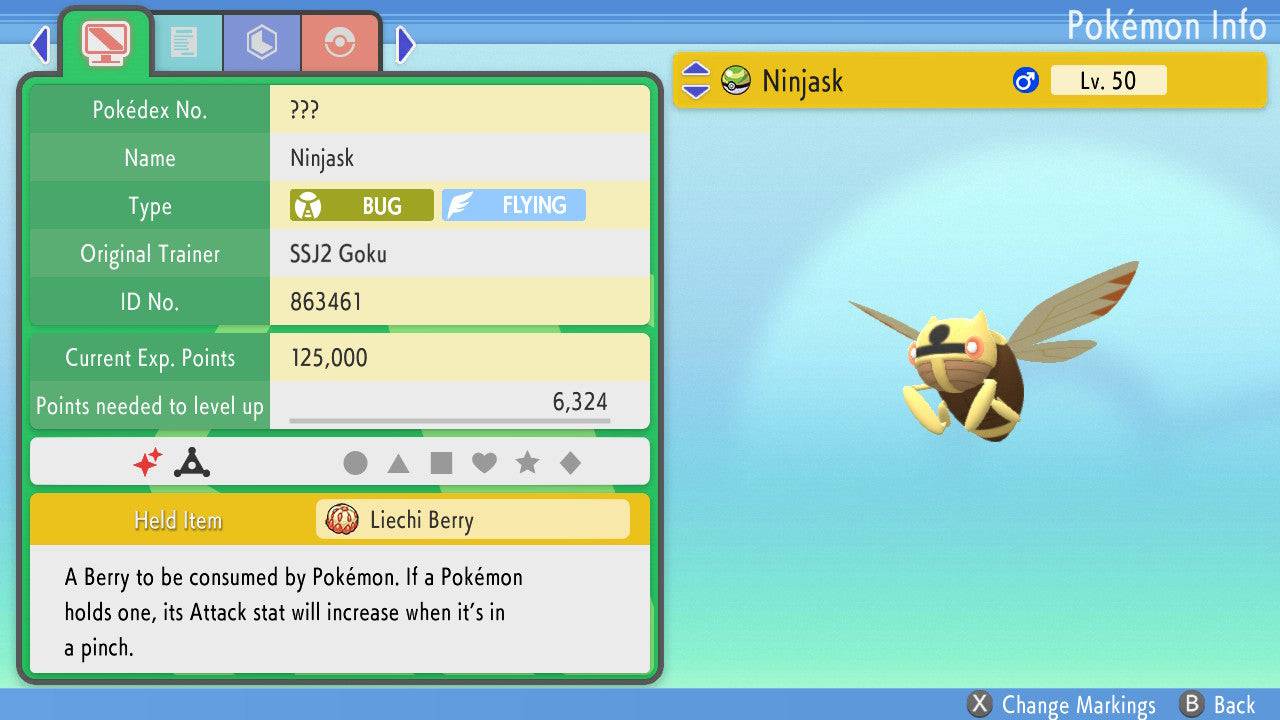
Task: Switch to the trainer memo tab
Action: (x=183, y=42)
